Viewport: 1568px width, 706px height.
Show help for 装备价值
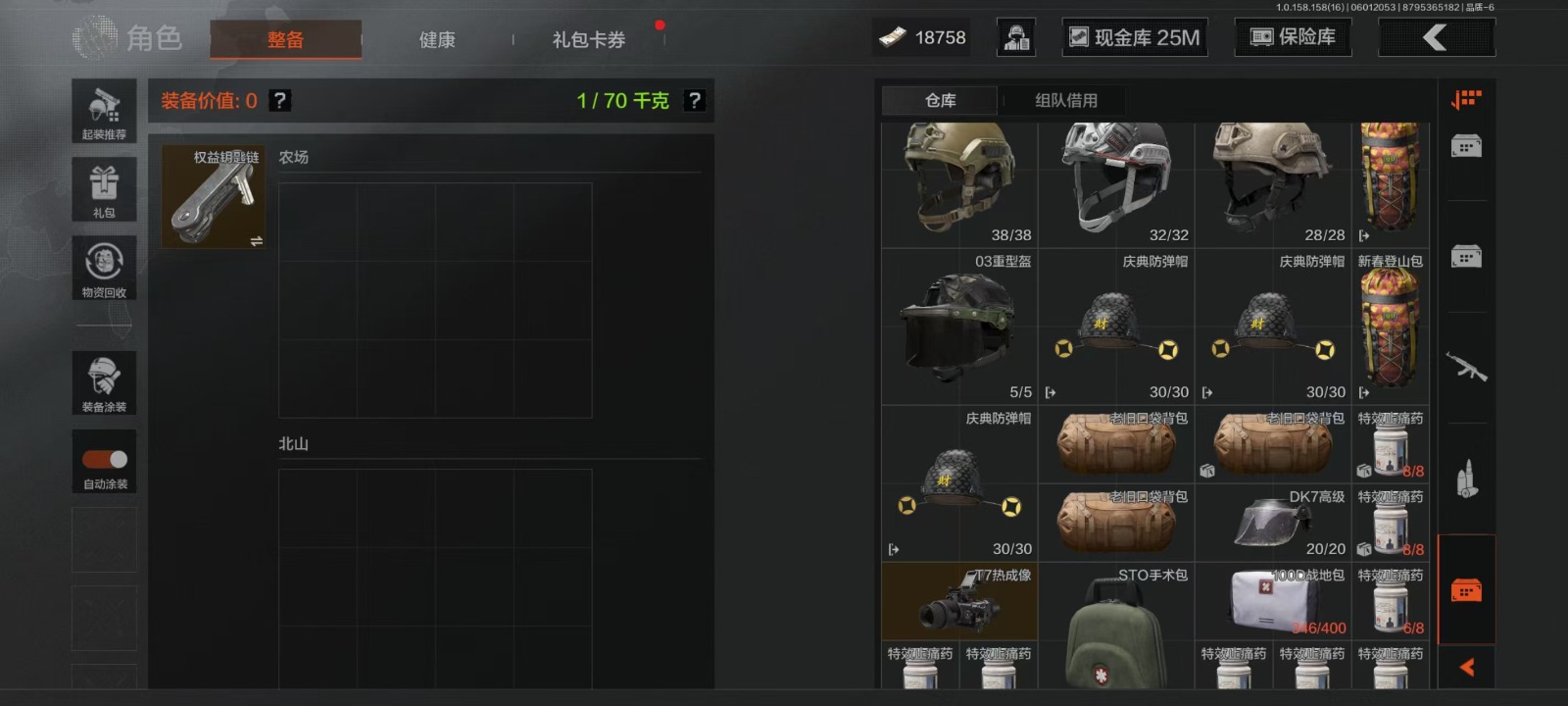(280, 100)
